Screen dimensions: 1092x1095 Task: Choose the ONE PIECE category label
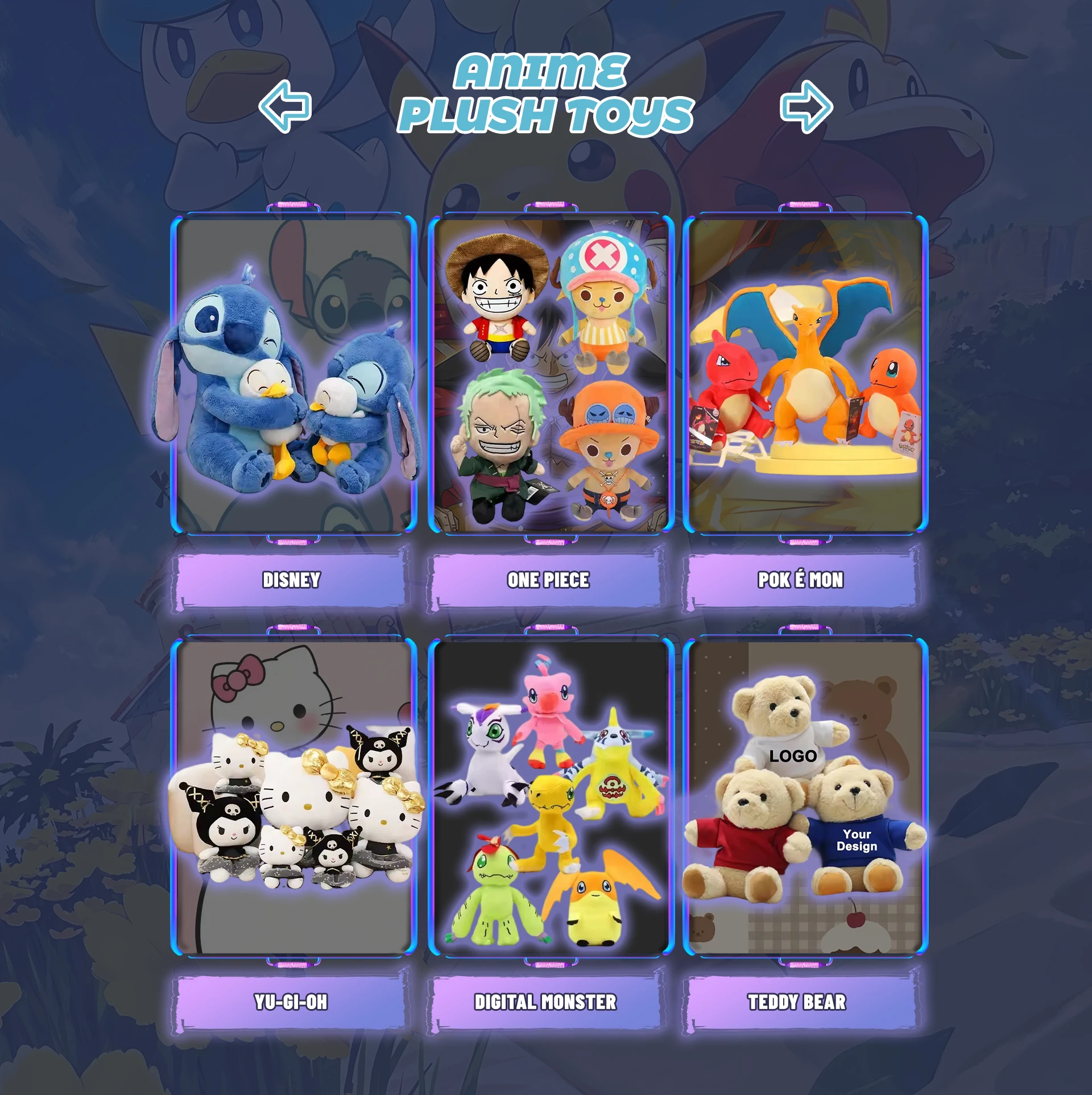click(x=548, y=580)
